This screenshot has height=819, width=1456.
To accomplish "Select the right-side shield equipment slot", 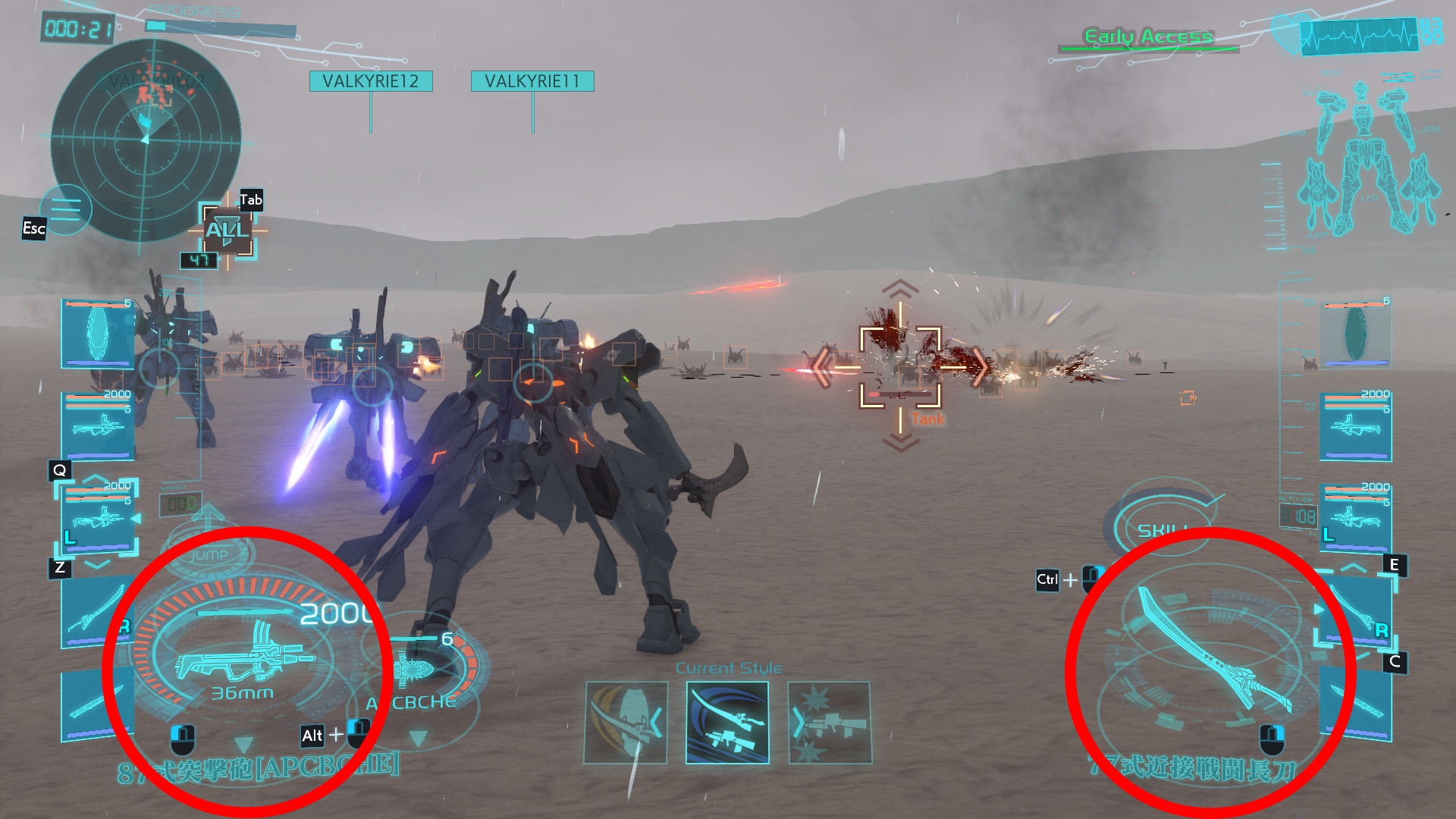I will [1356, 334].
